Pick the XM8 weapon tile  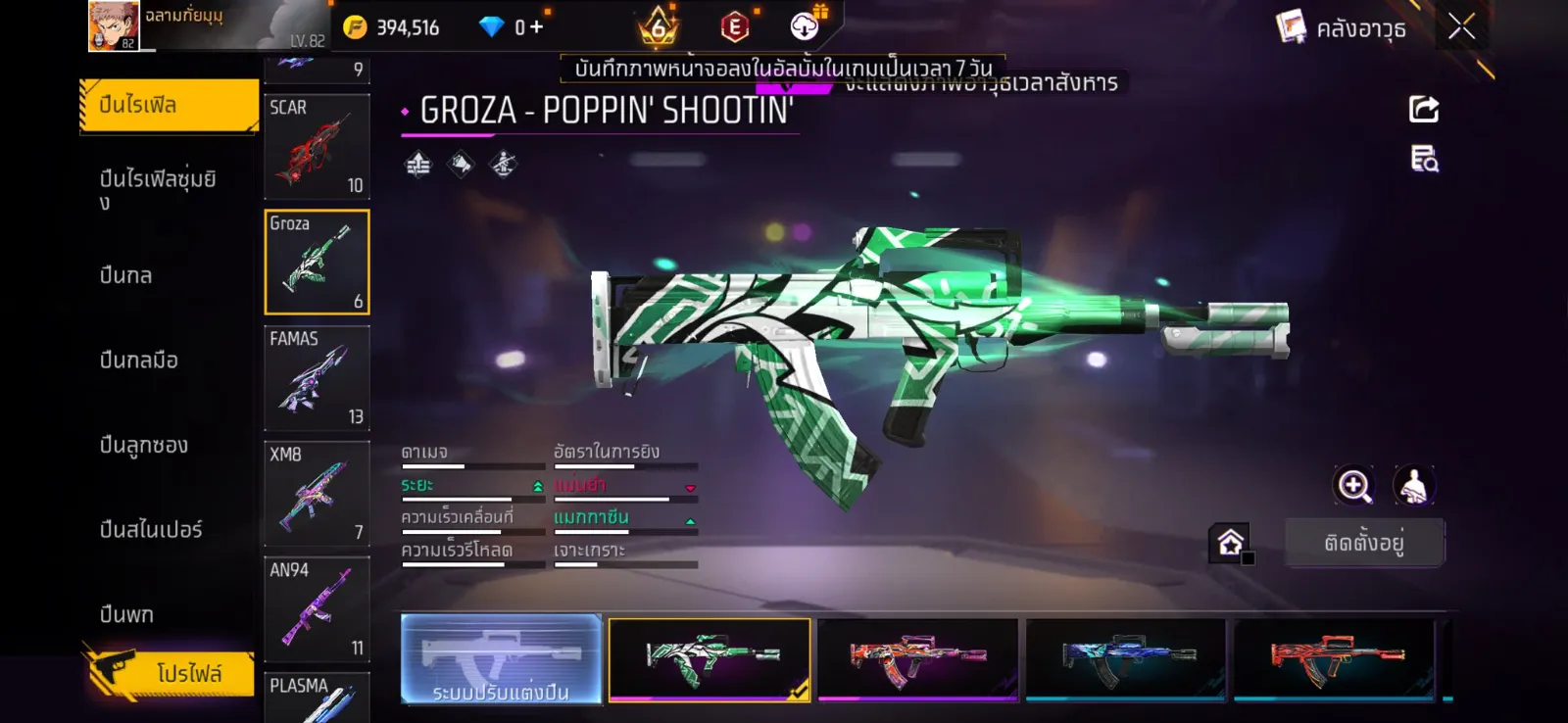pos(317,494)
